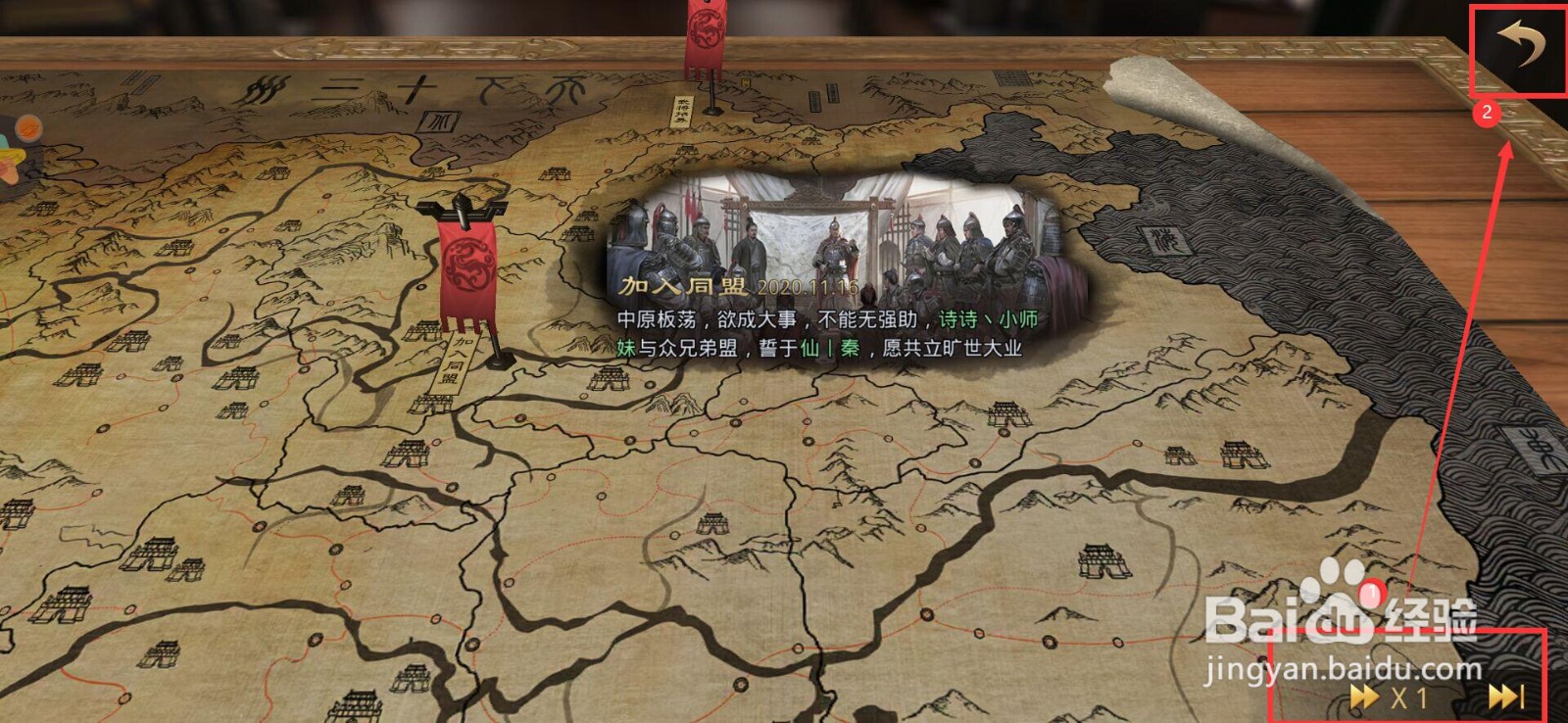This screenshot has width=1568, height=723.
Task: Click the date 2020.11.16 next to the event title
Action: click(811, 287)
